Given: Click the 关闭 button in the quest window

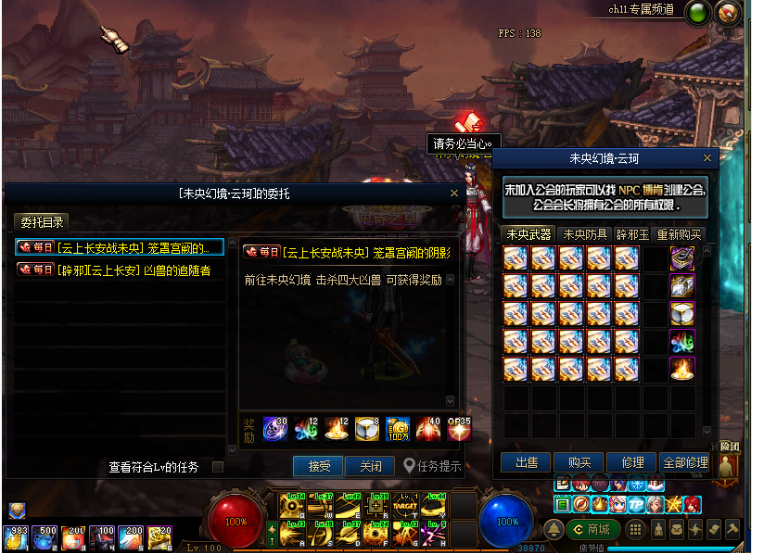Looking at the screenshot, I should tap(370, 466).
